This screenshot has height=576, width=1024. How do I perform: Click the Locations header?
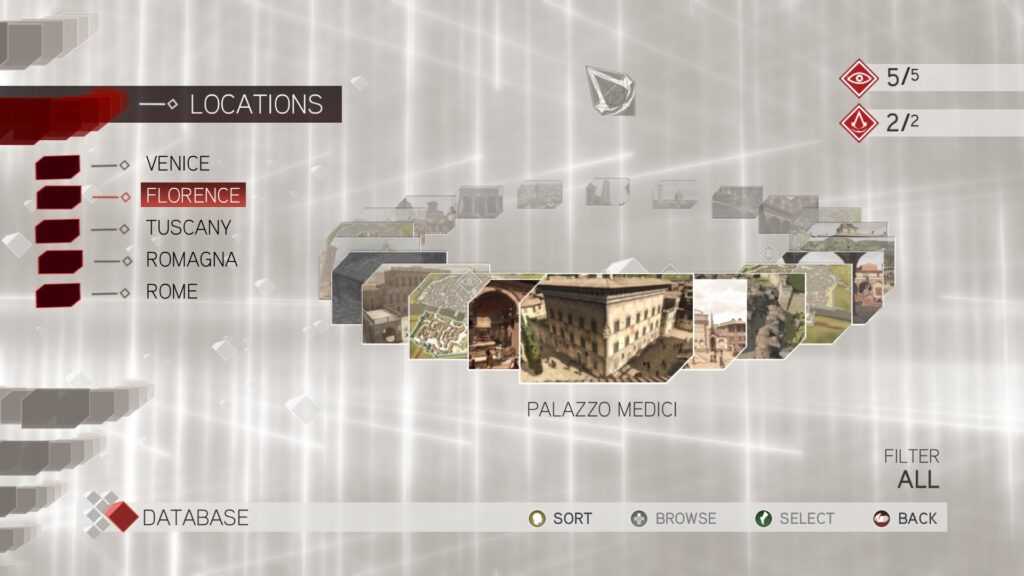coord(255,104)
